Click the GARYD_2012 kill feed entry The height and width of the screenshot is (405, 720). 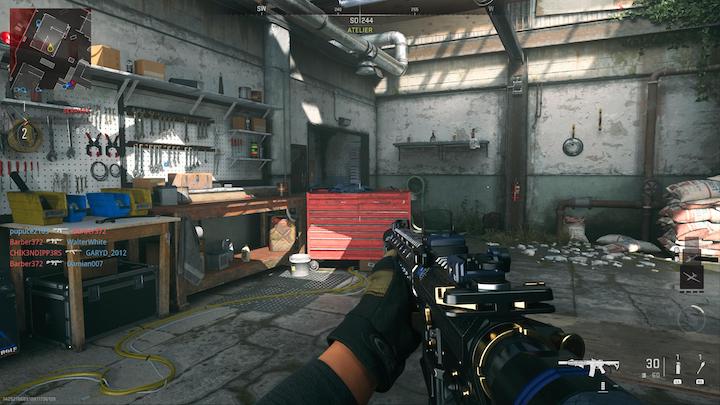[x=106, y=253]
